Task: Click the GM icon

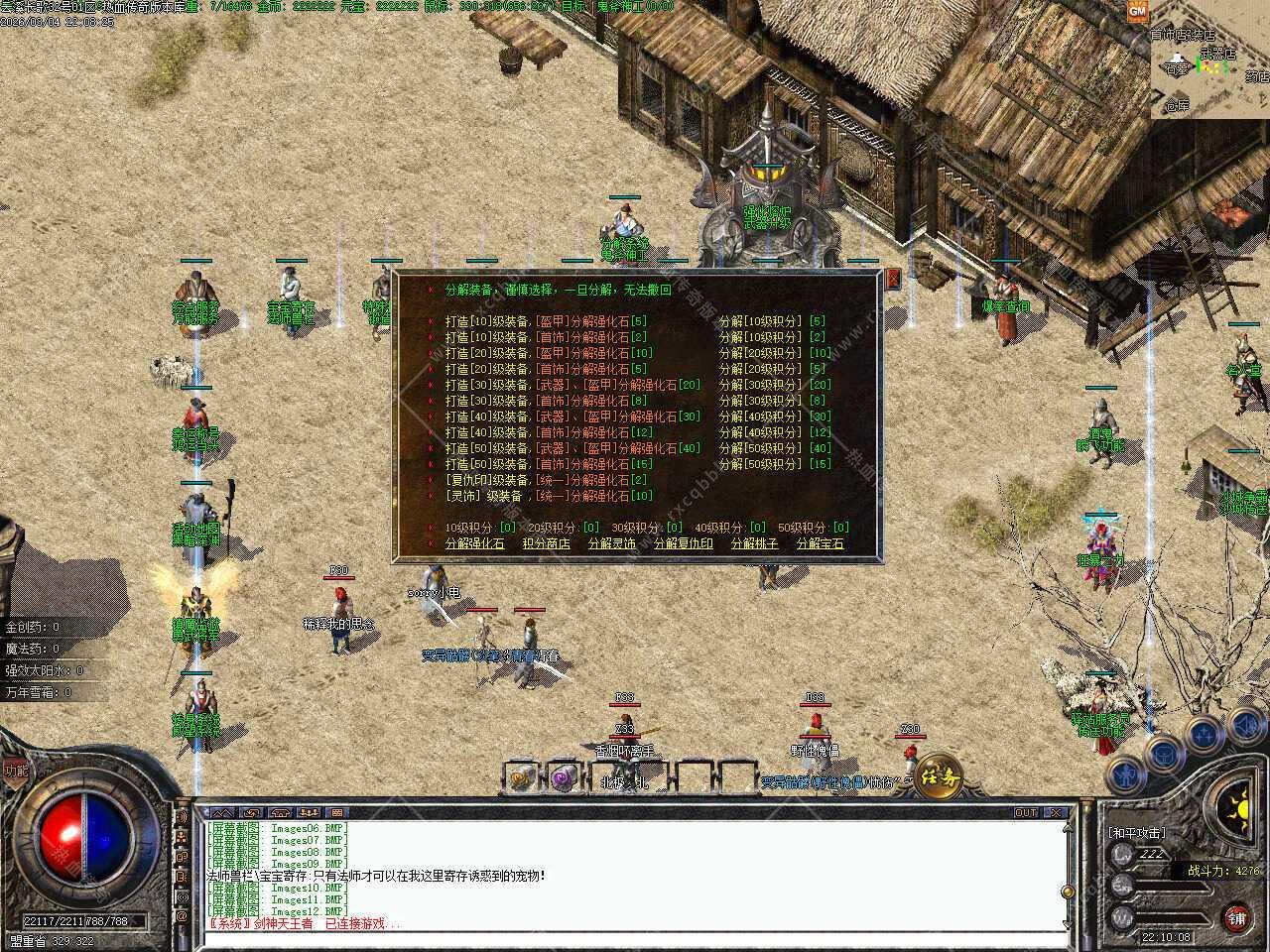Action: tap(1138, 11)
